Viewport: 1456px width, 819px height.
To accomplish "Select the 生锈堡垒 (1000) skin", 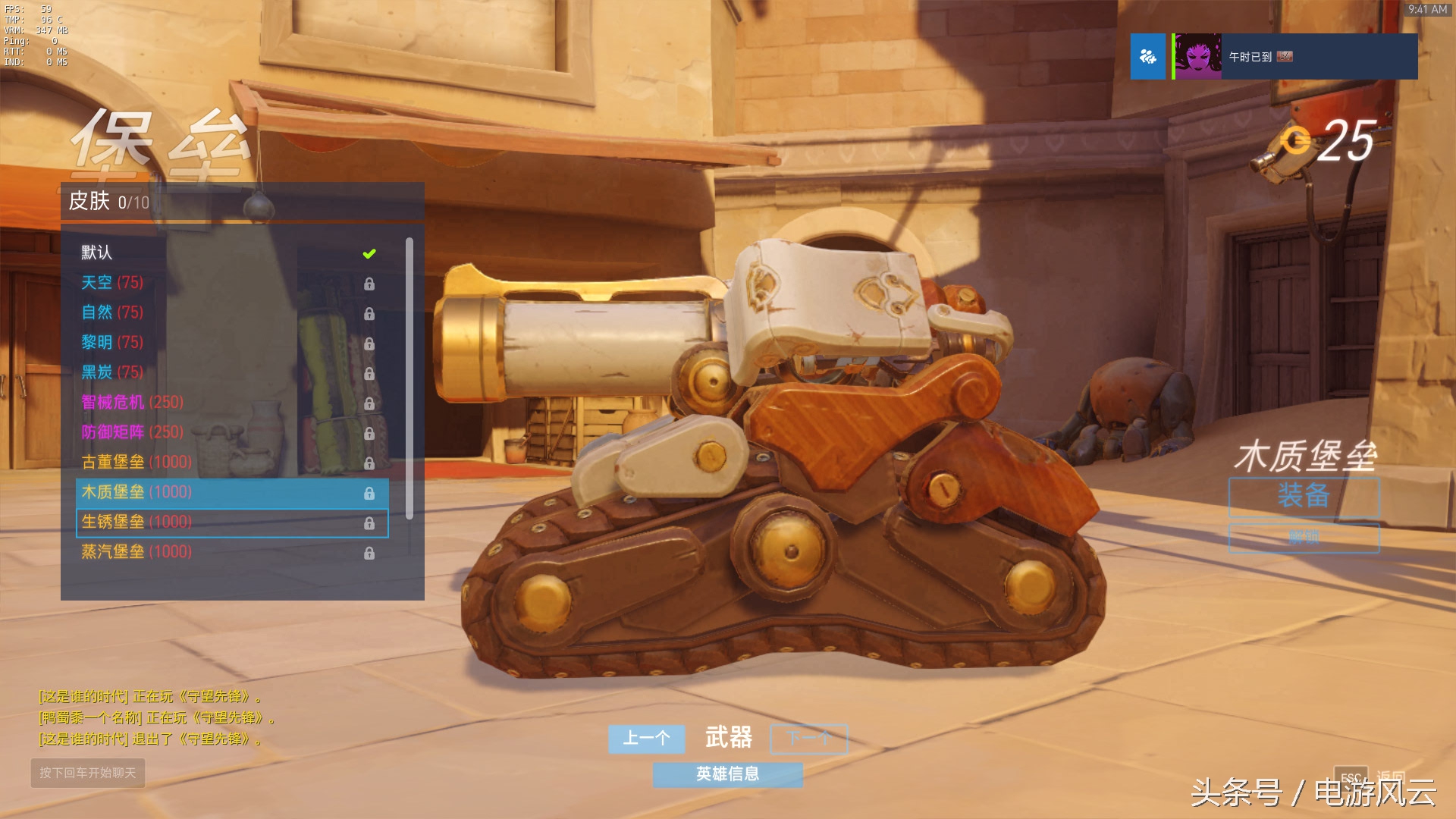I will [227, 522].
